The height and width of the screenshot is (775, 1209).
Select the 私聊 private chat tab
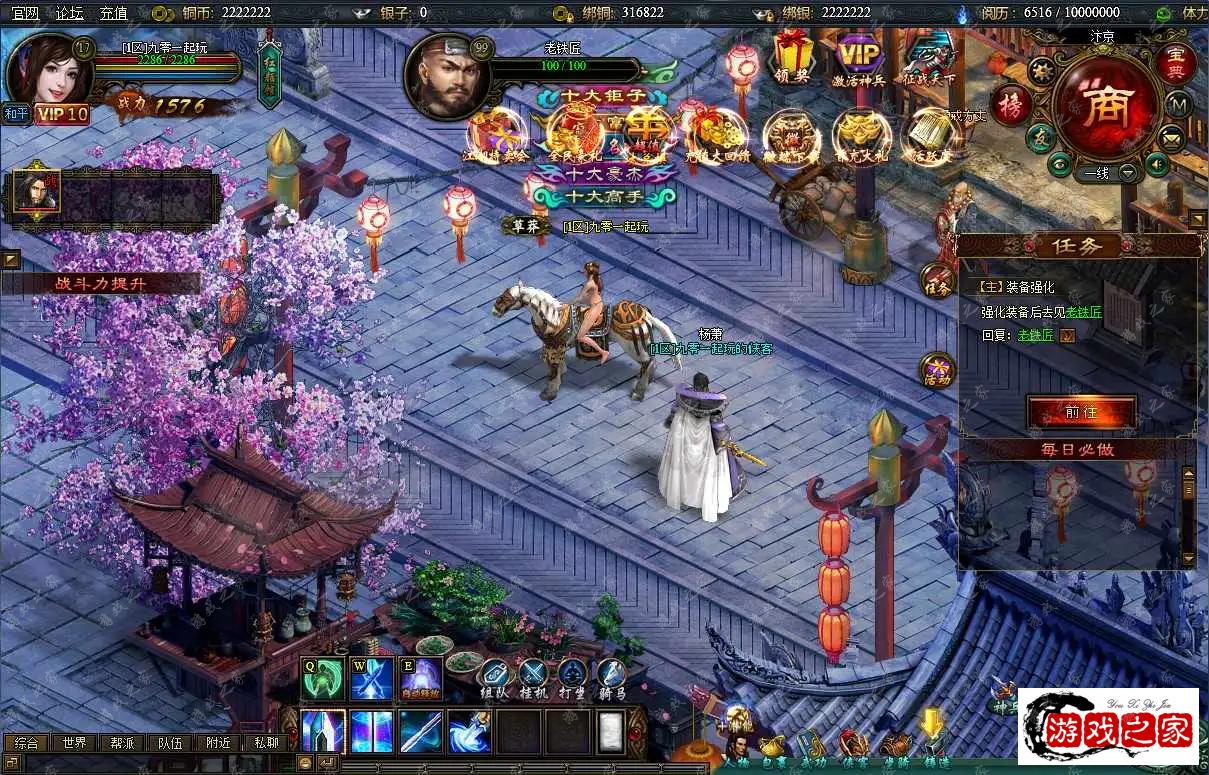coord(266,743)
